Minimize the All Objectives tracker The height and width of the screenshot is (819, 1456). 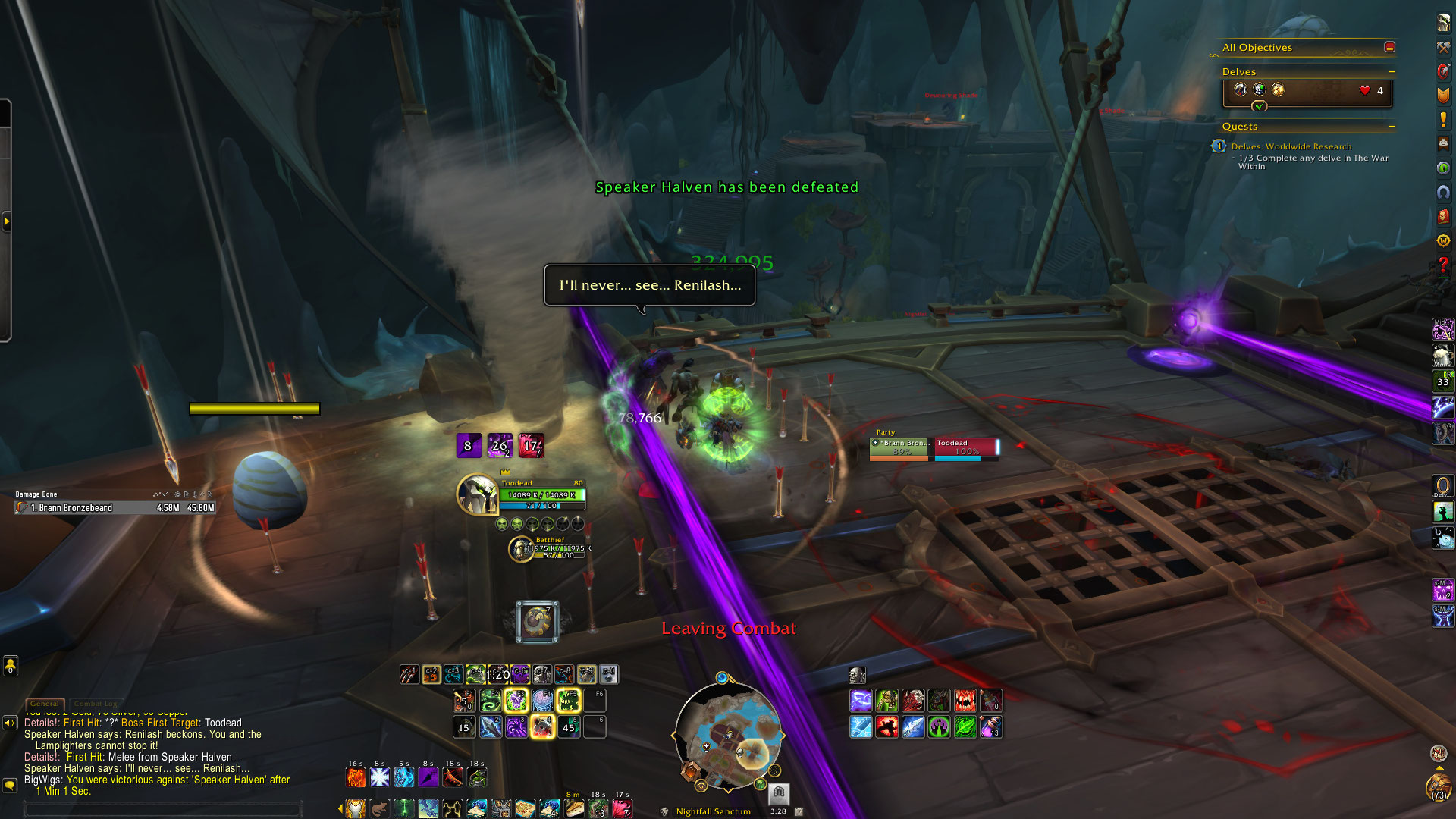1389,47
